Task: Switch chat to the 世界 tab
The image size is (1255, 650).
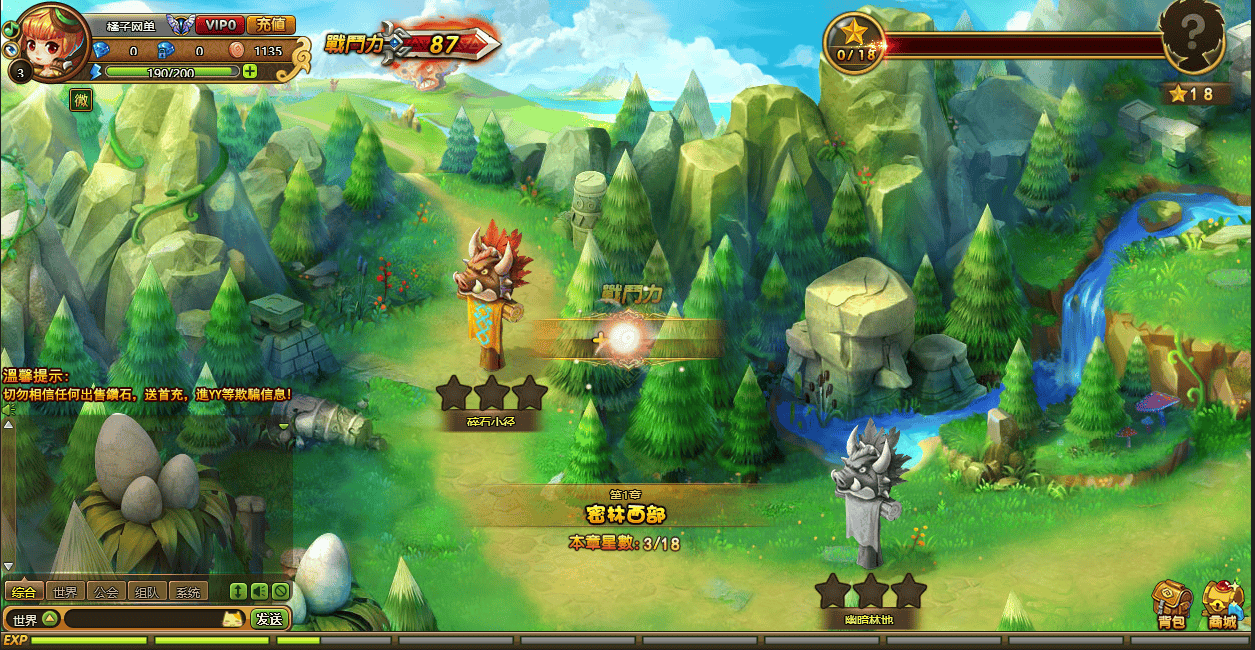Action: [x=65, y=591]
